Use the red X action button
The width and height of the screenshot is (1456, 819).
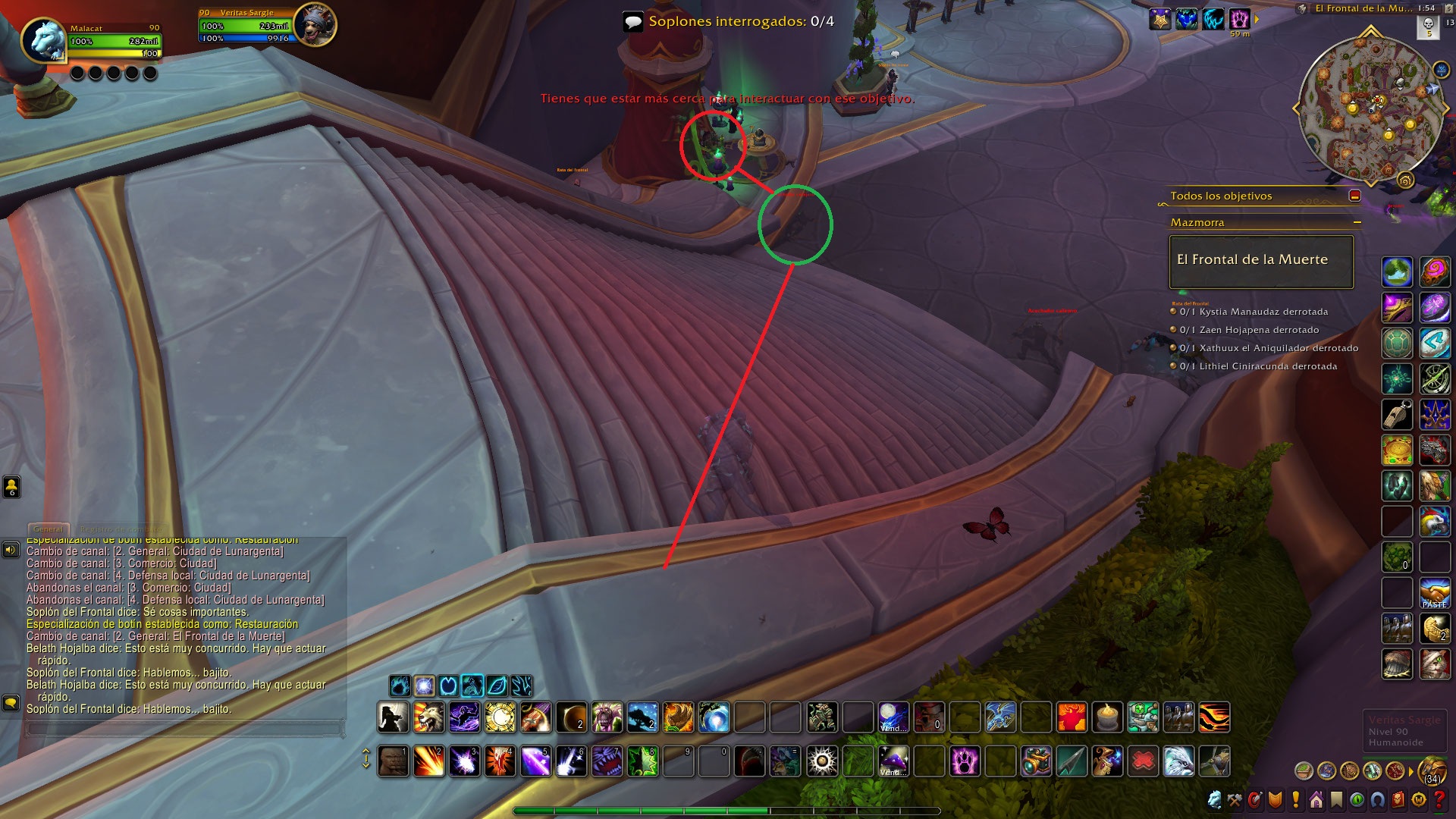[x=1143, y=761]
